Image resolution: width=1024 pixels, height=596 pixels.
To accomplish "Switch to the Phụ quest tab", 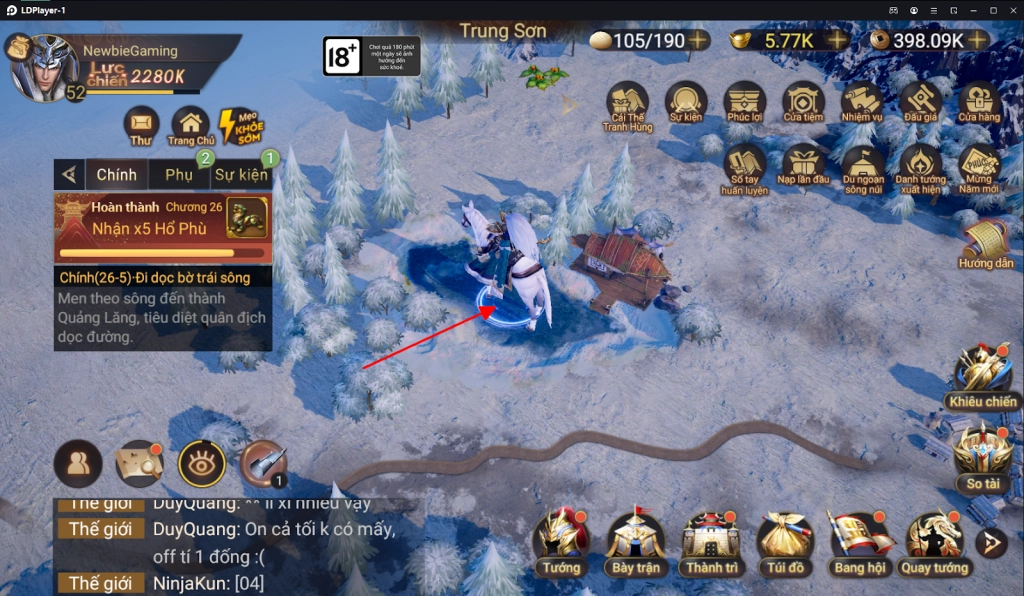I will tap(179, 175).
